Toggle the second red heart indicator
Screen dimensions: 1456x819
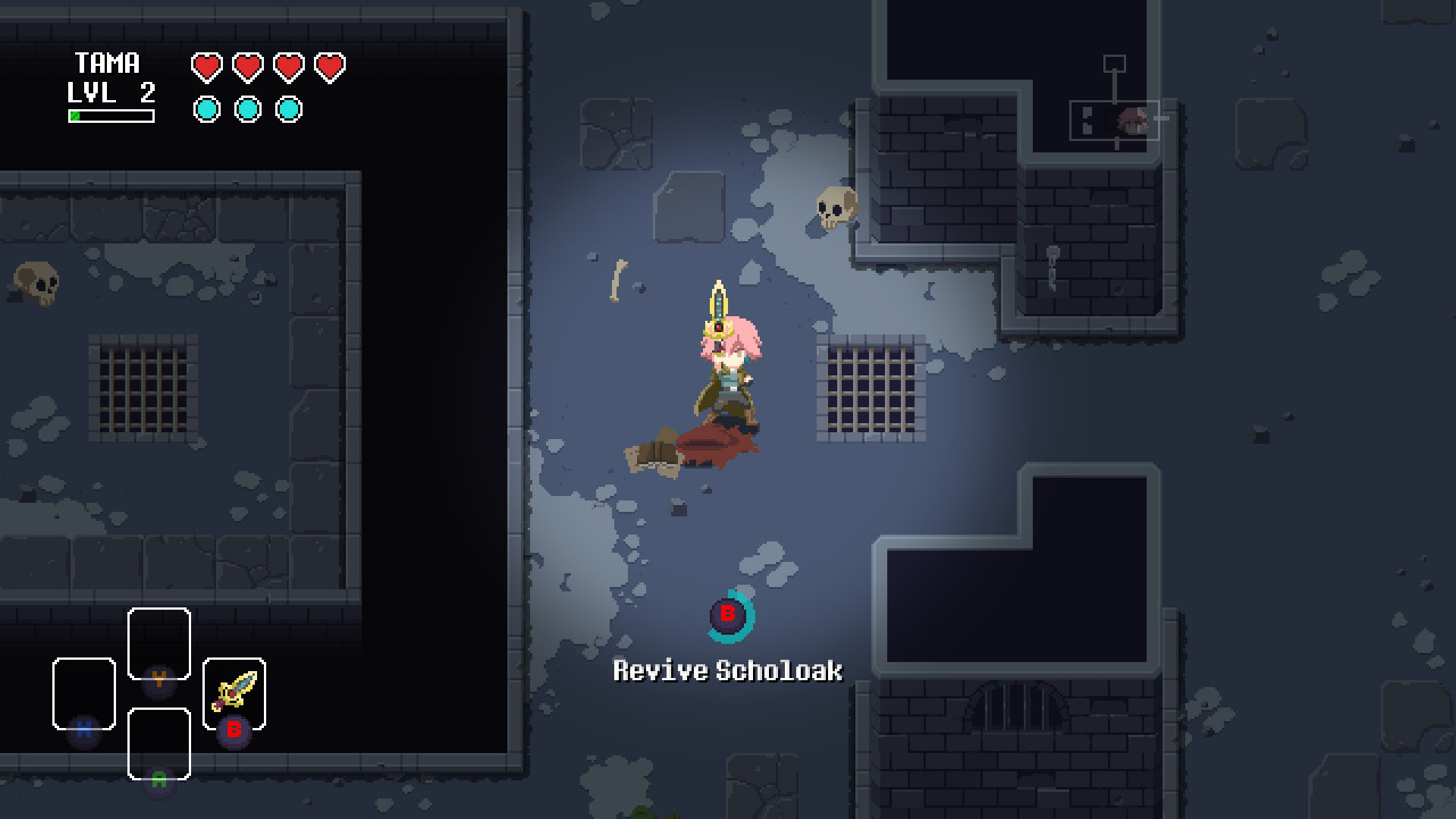246,67
